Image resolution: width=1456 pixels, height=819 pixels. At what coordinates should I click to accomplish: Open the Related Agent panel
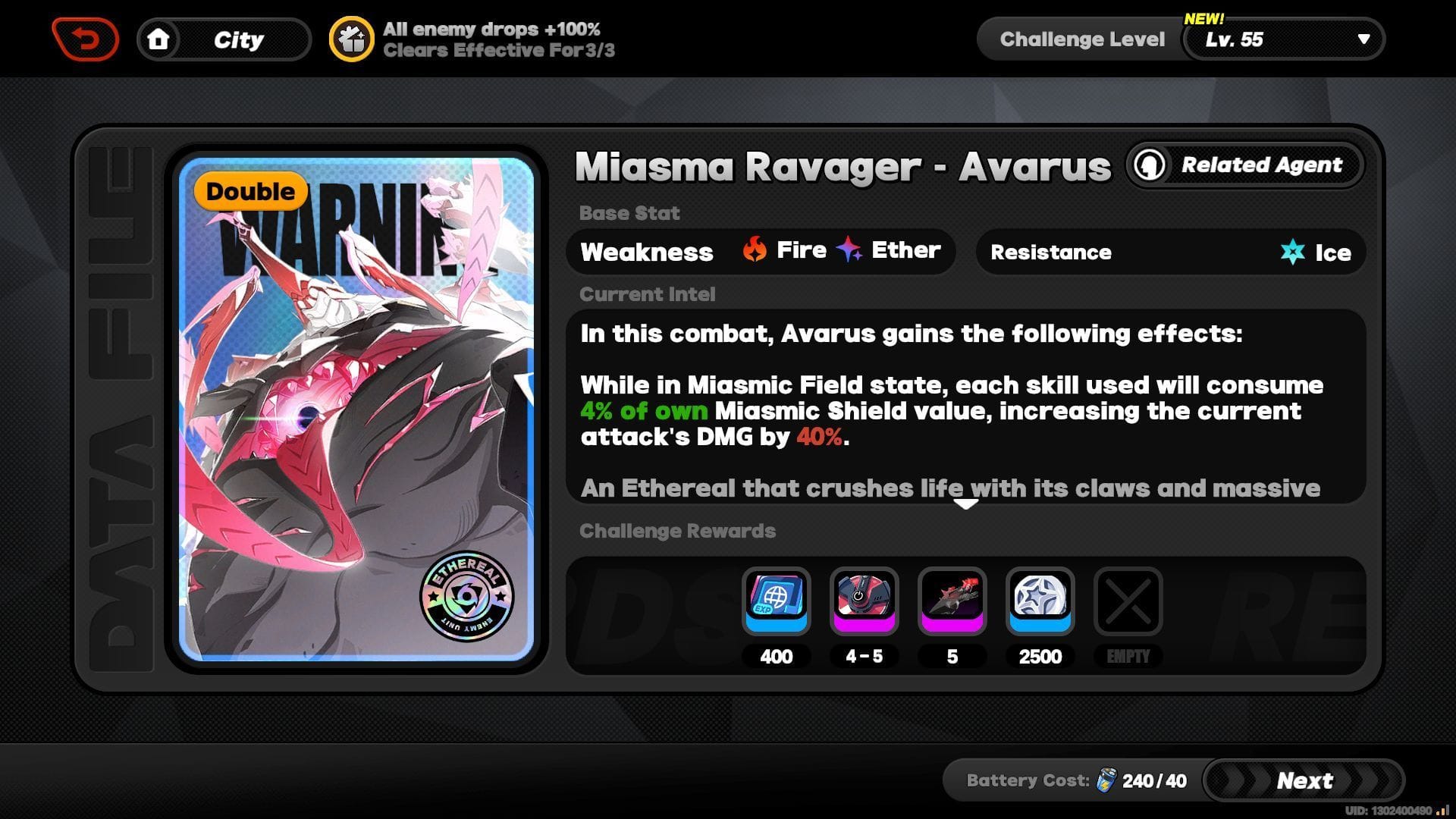(x=1244, y=165)
